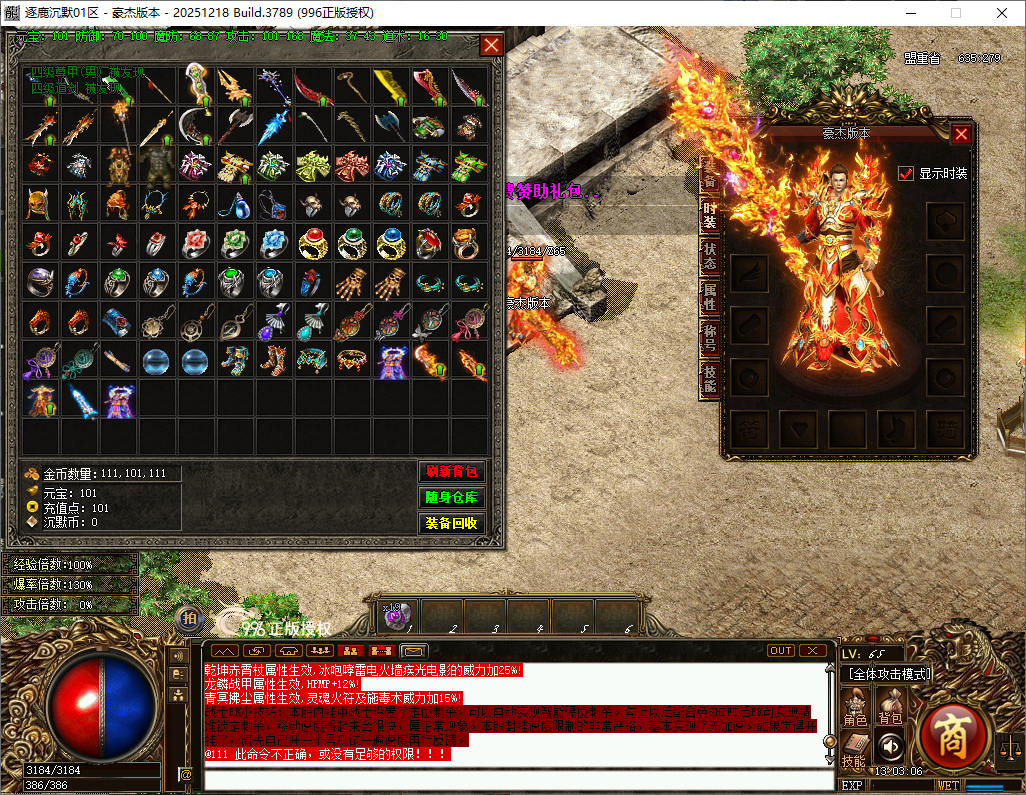This screenshot has width=1026, height=795.
Task: Show the 称号 titles tab
Action: (x=709, y=338)
